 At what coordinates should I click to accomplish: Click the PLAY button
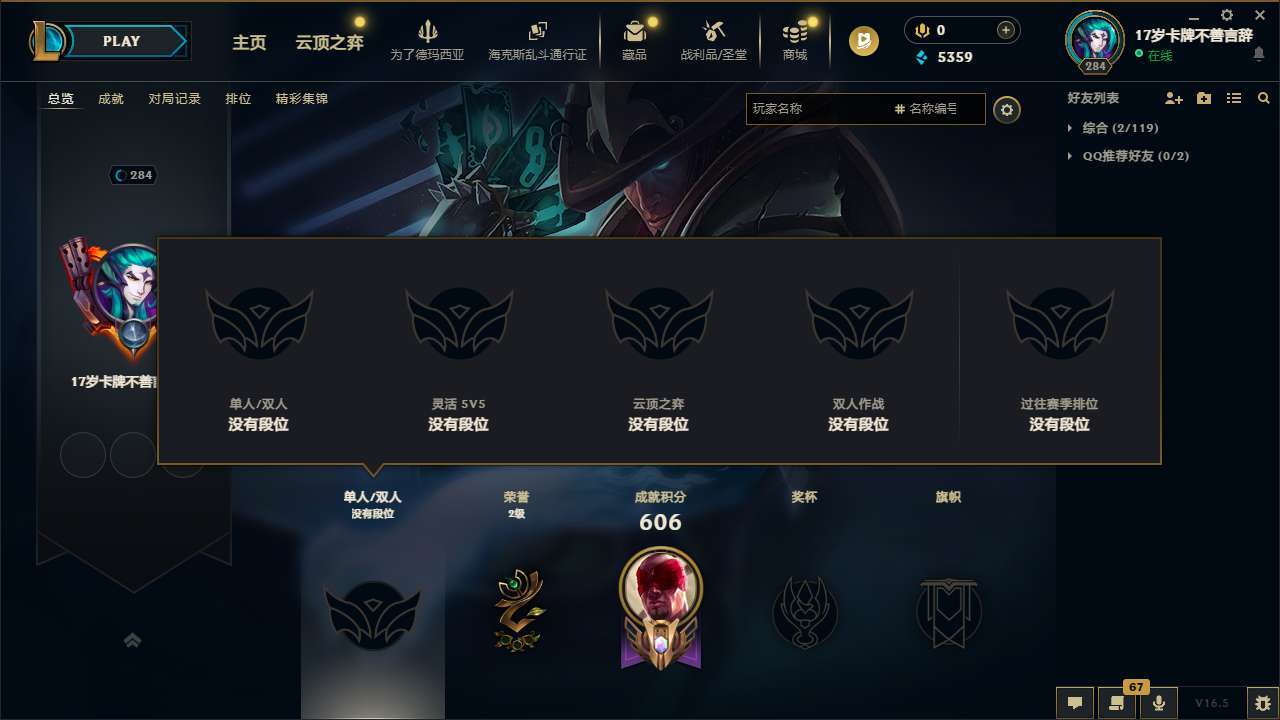(x=122, y=41)
